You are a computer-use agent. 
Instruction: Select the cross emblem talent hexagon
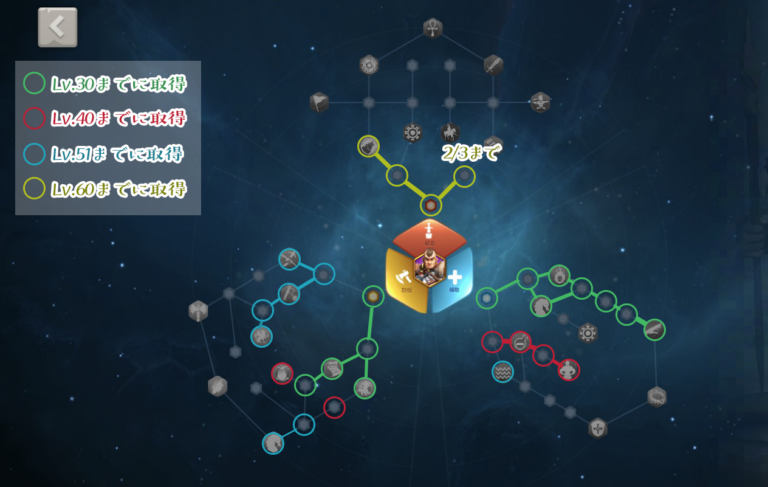pyautogui.click(x=598, y=428)
